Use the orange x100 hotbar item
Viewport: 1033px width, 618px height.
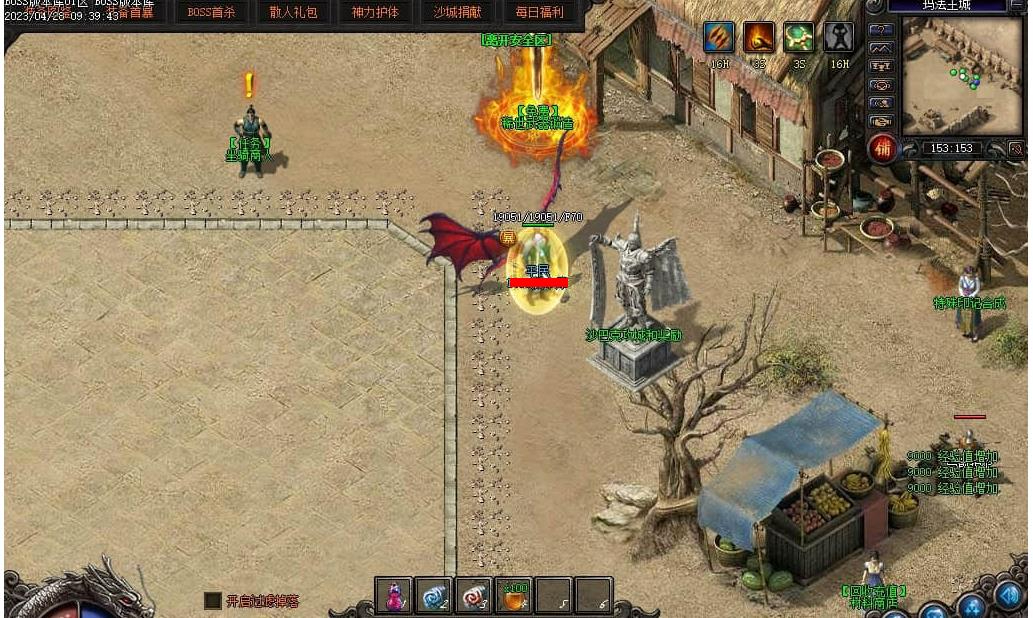point(514,596)
